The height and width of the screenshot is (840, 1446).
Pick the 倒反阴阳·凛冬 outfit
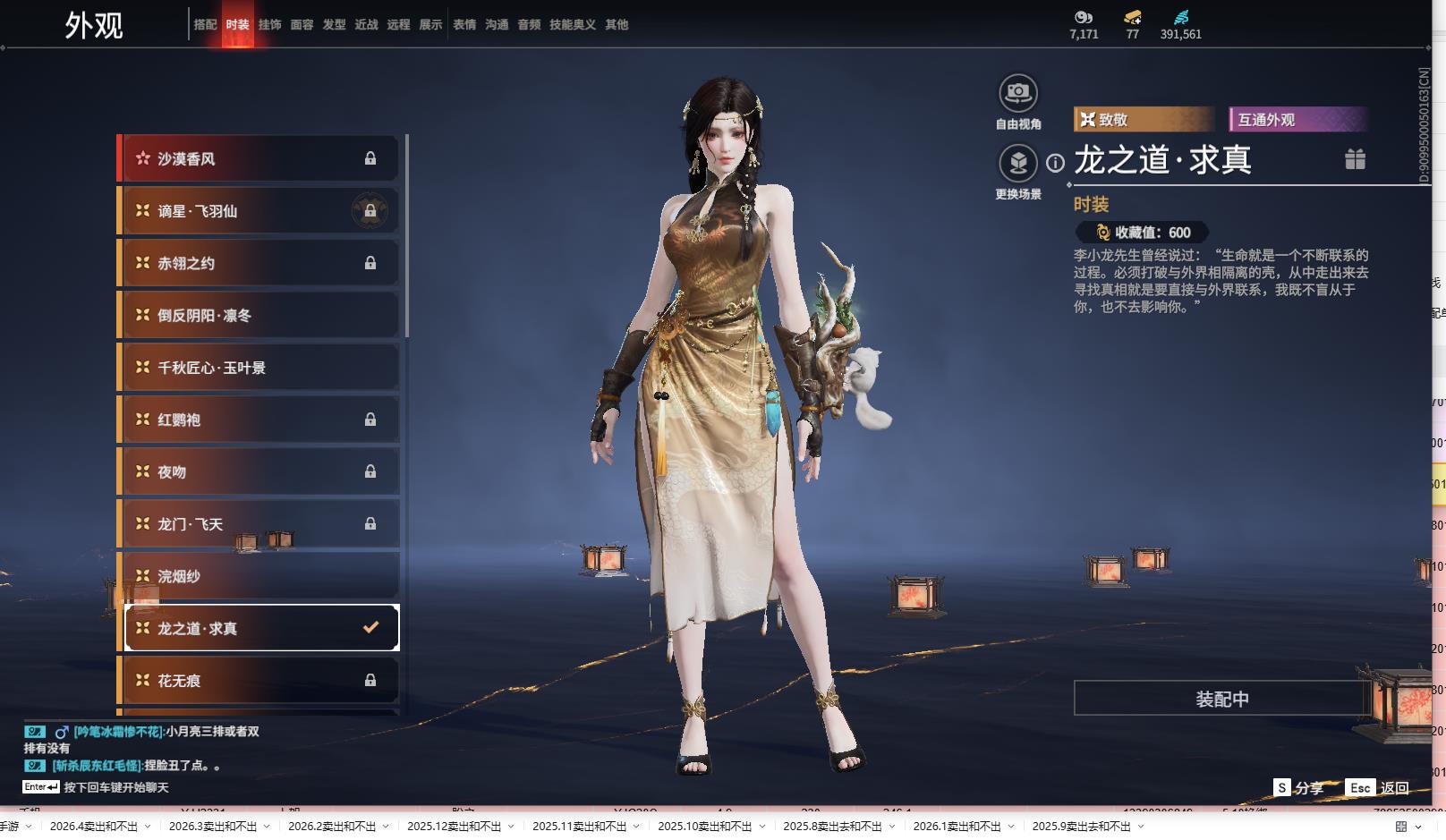pos(259,316)
